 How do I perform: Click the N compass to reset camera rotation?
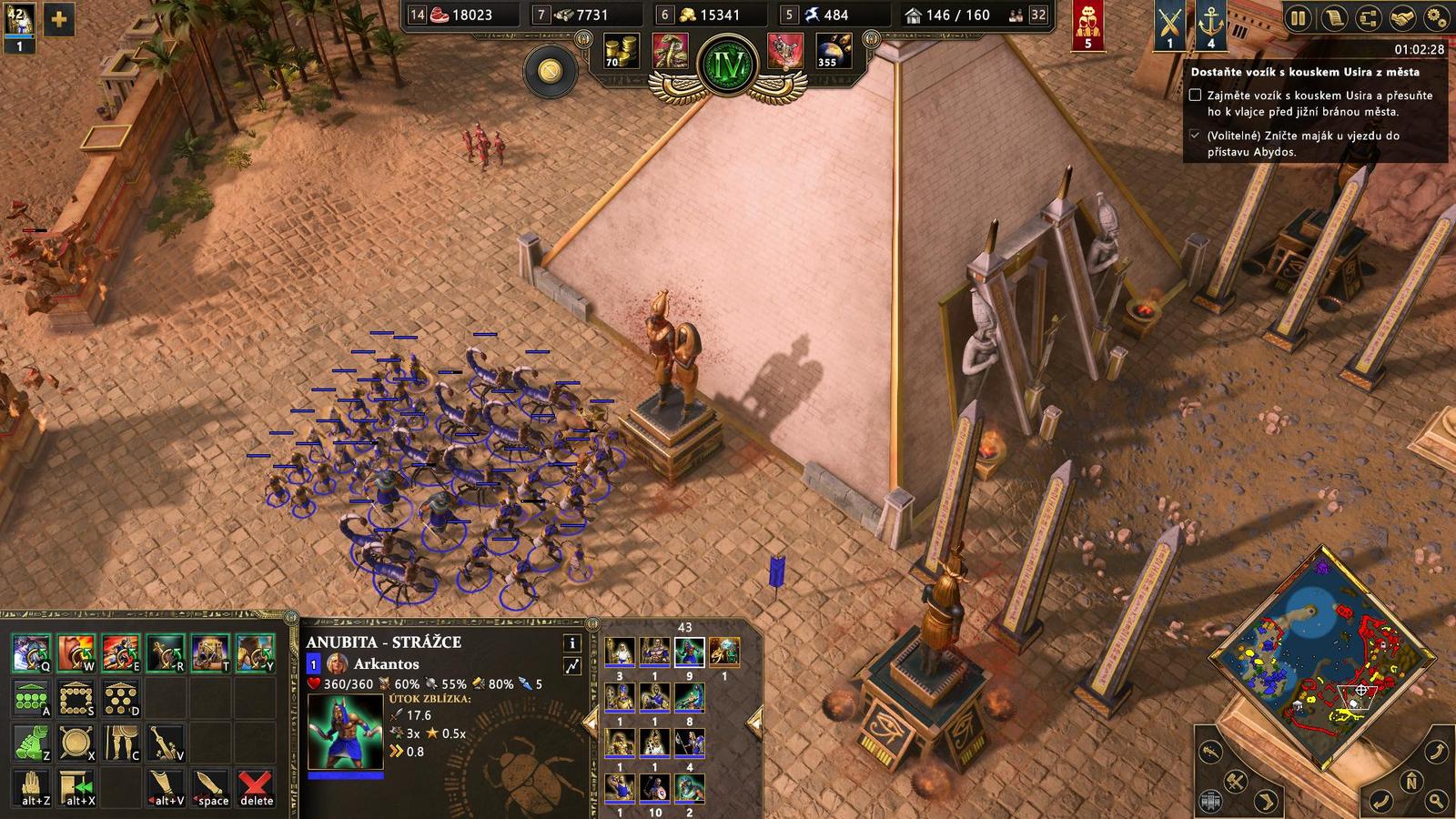tap(1410, 780)
